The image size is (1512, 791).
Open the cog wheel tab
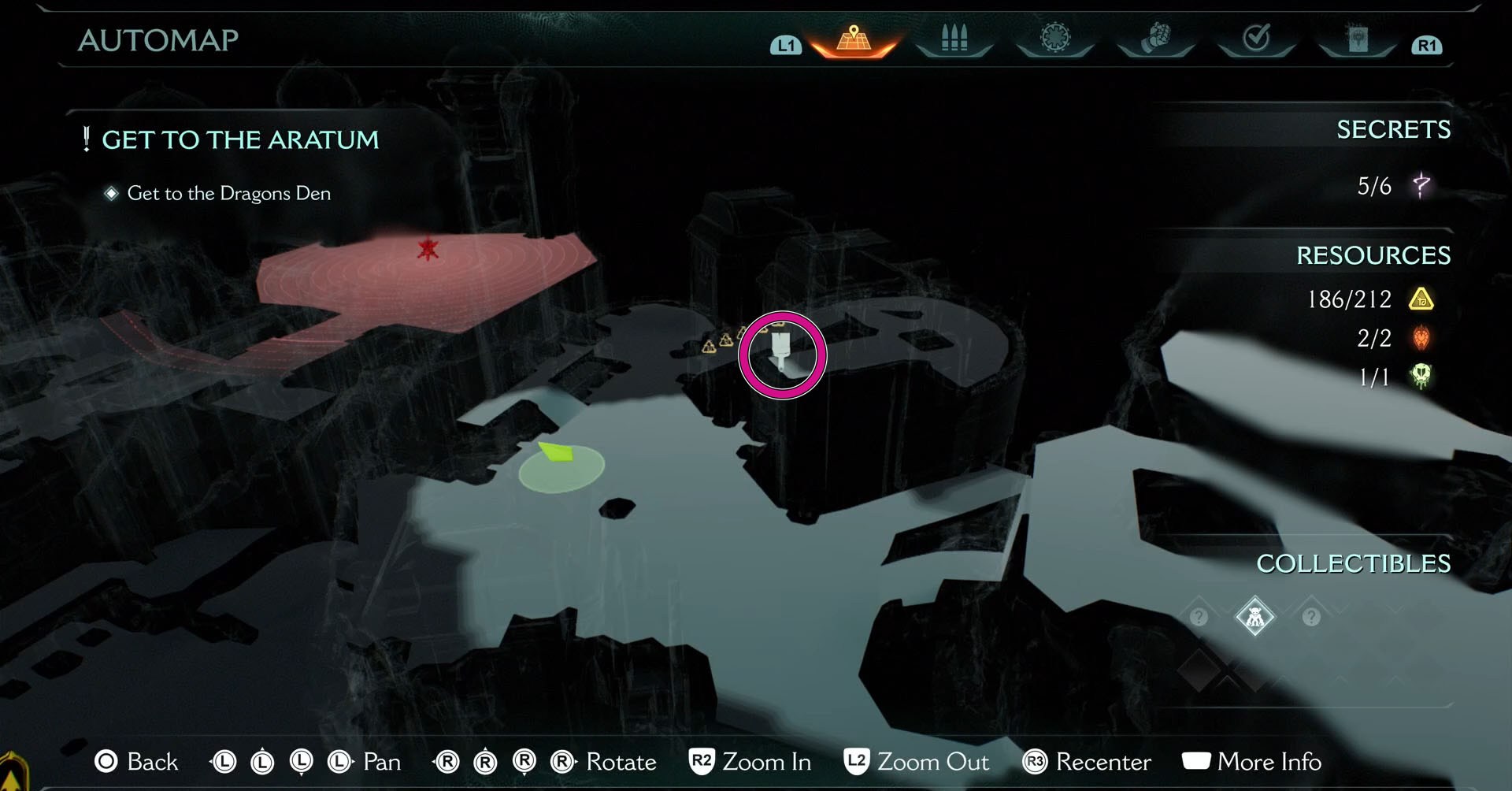1055,38
